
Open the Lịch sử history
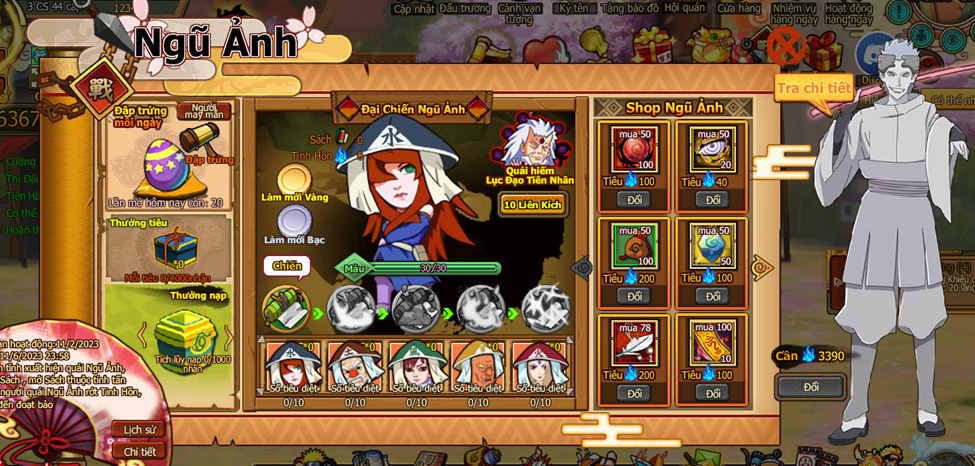(139, 429)
